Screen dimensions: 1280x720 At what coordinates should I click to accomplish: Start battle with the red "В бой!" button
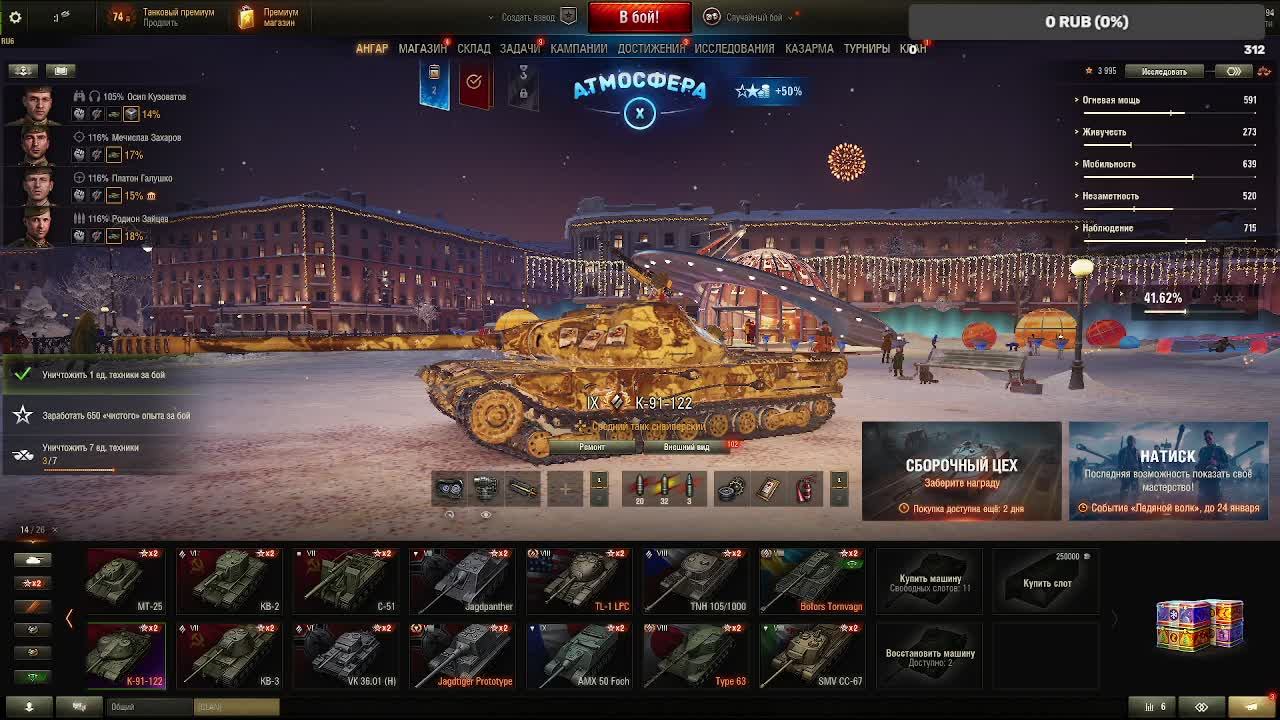coord(638,17)
